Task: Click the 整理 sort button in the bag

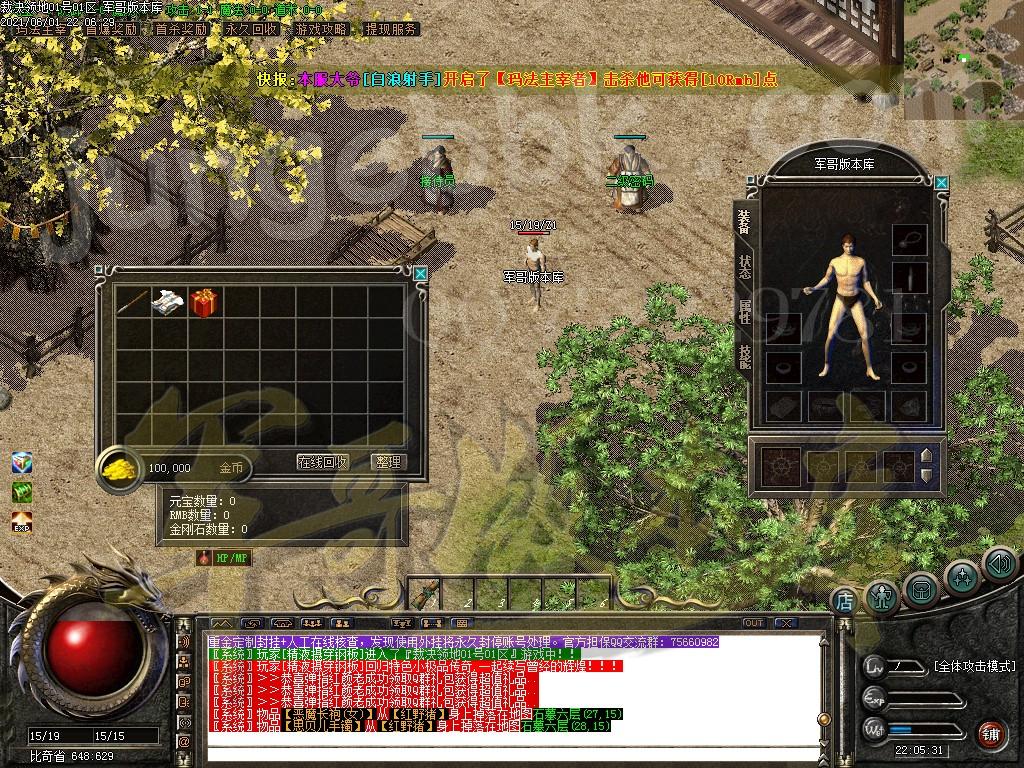Action: click(387, 462)
